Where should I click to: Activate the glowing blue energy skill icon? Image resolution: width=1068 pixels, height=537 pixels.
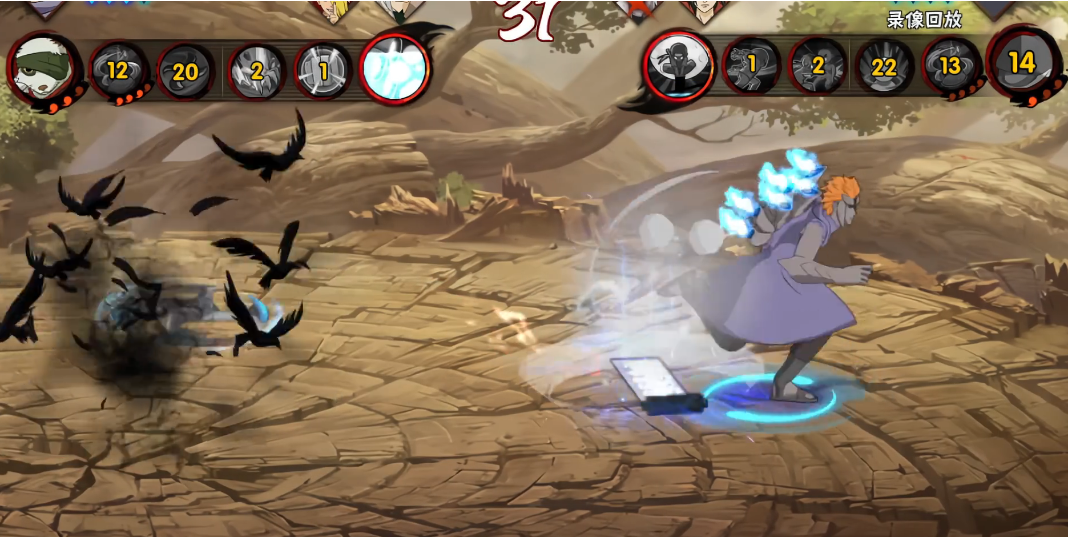(394, 69)
